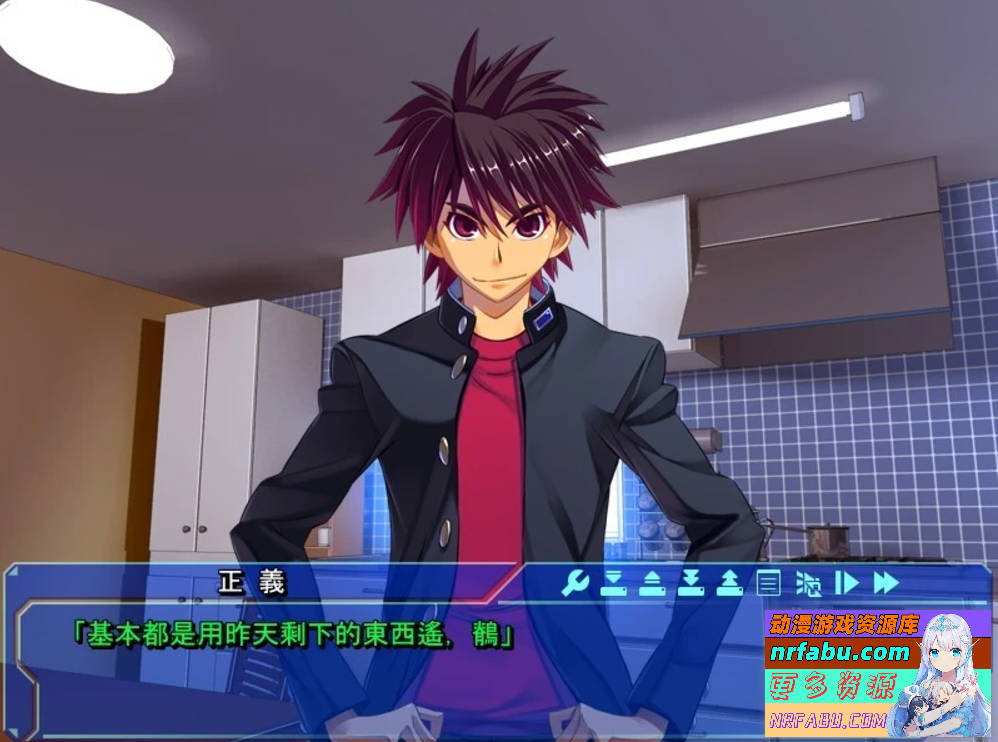Start auto-play with the bar-and-triangle icon

click(x=847, y=582)
